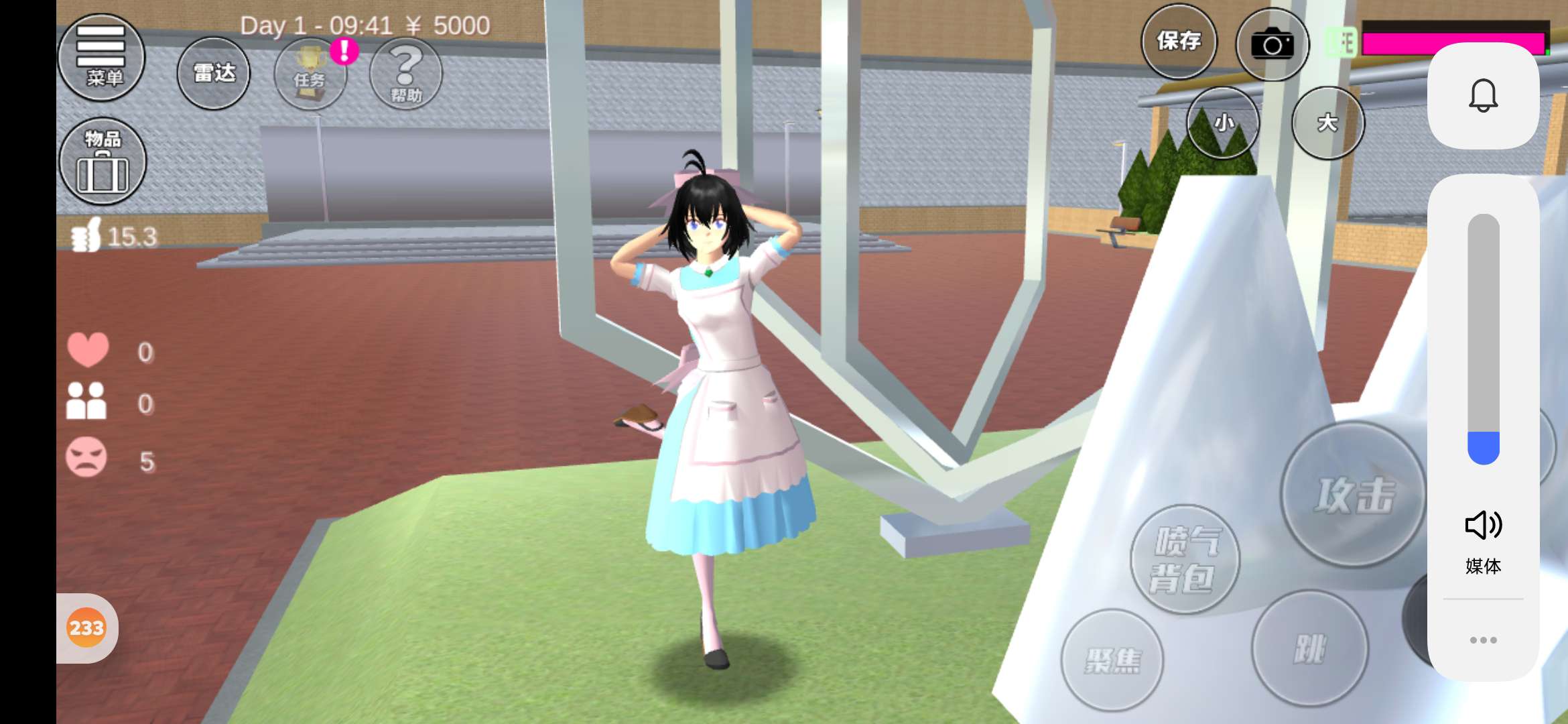Open the 物品 suitcase inventory
The width and height of the screenshot is (1568, 724).
pos(103,162)
